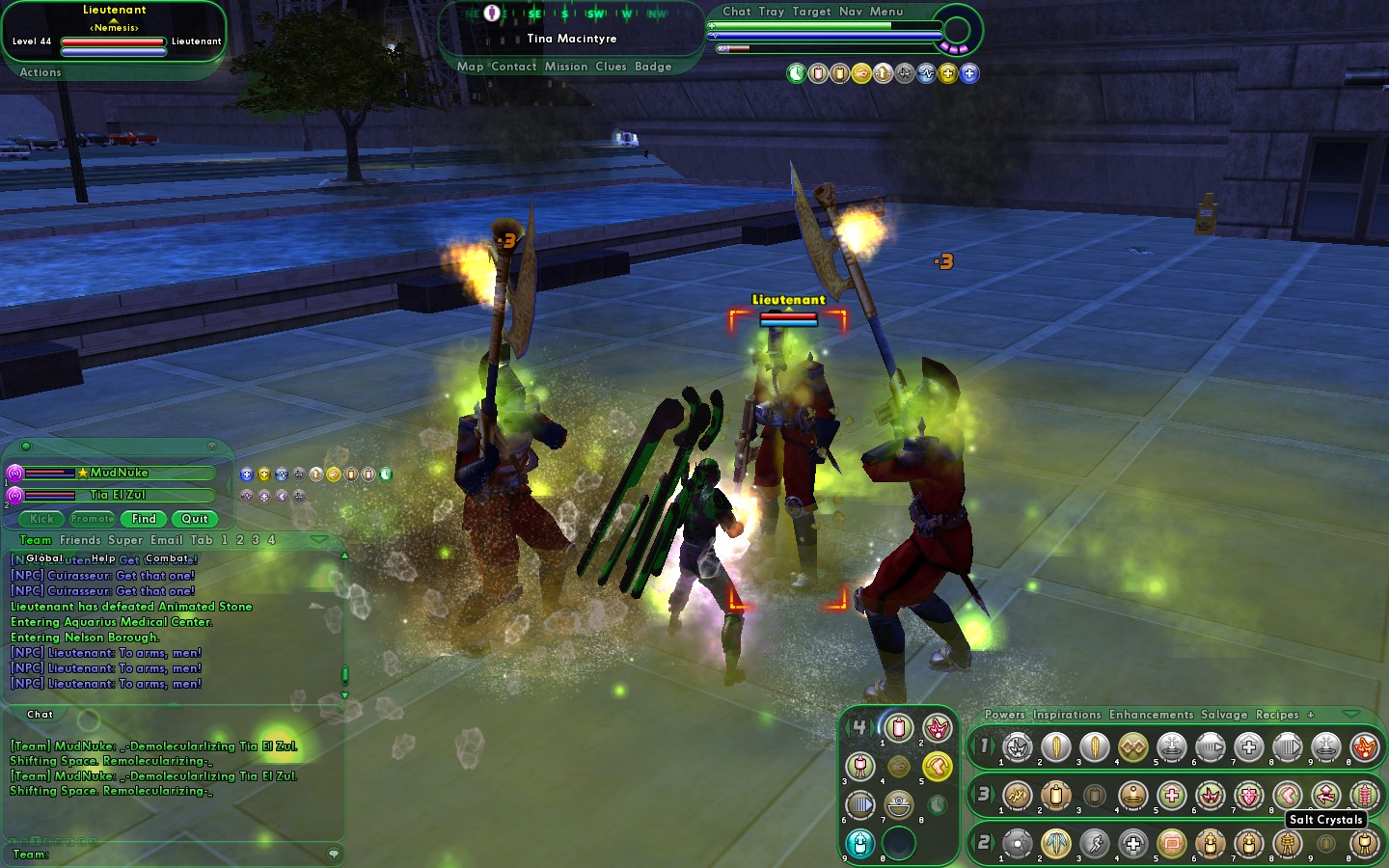The image size is (1389, 868).
Task: Switch to the Friends tab
Action: 80,540
